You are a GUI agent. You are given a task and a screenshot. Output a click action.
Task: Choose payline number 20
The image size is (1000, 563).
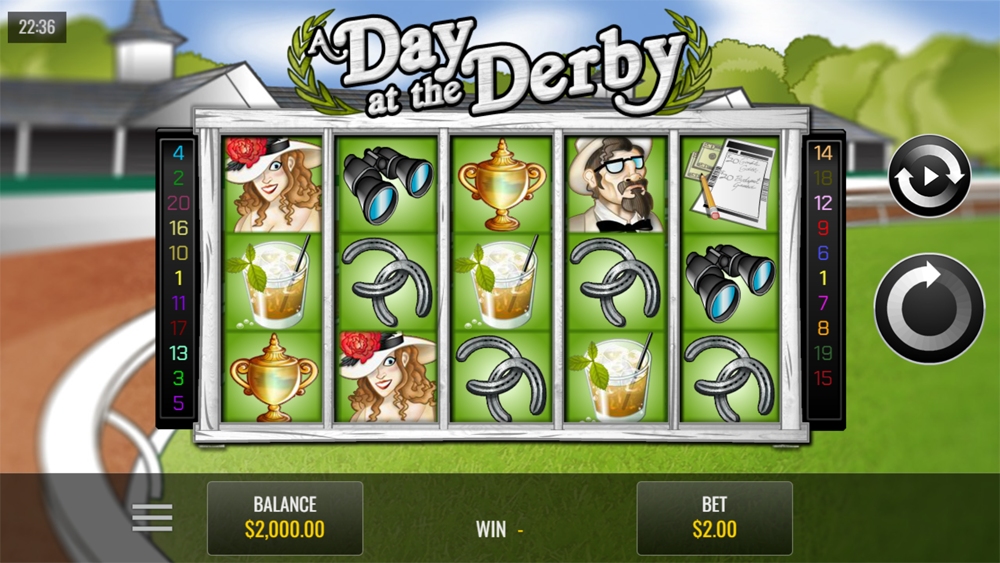[179, 203]
